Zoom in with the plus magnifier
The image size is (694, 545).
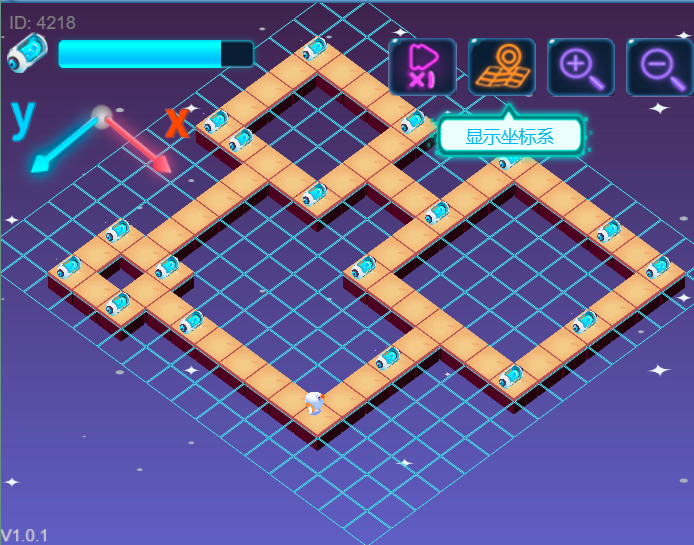pyautogui.click(x=581, y=67)
